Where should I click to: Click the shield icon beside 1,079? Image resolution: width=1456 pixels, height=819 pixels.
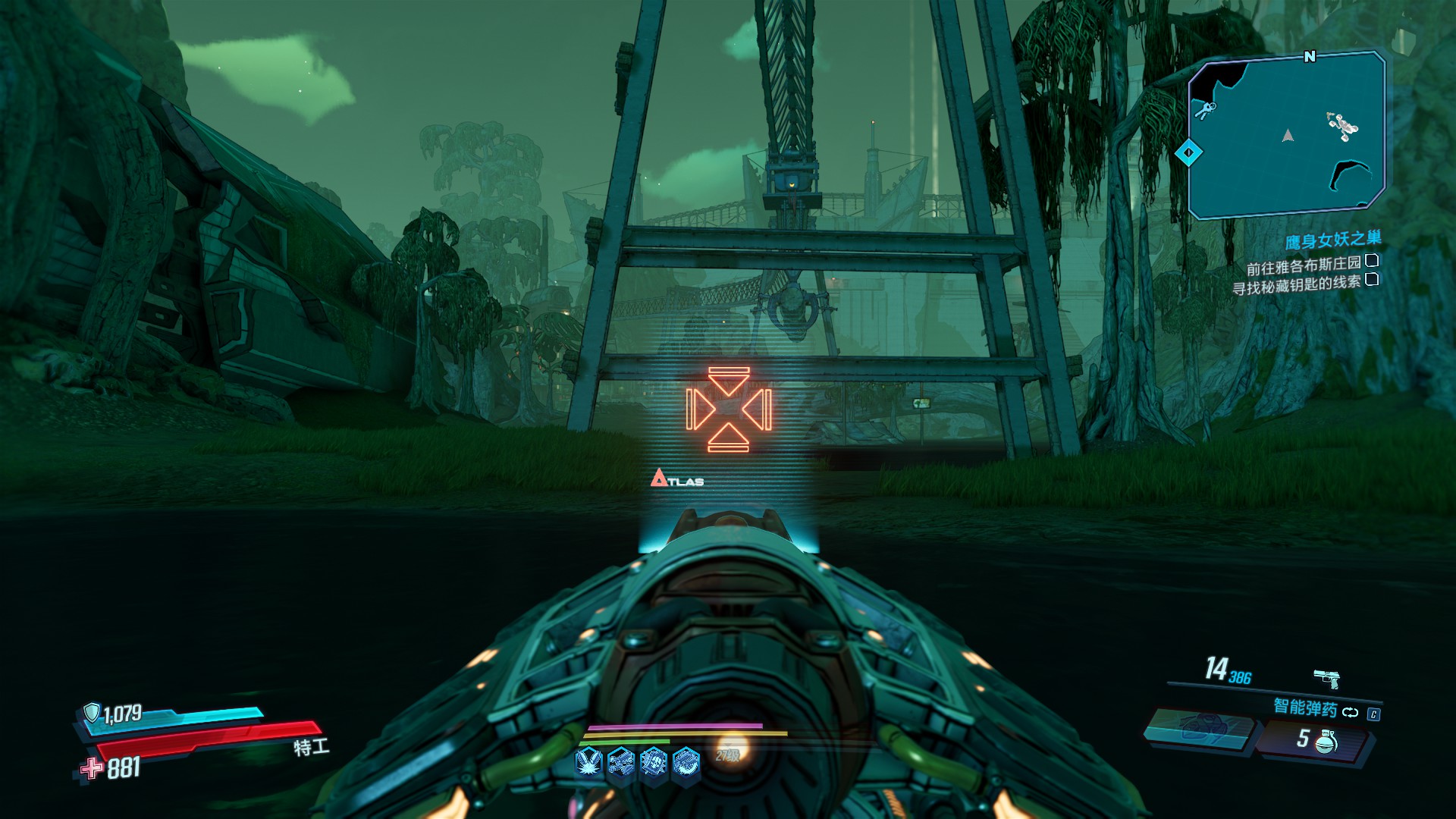tap(92, 712)
